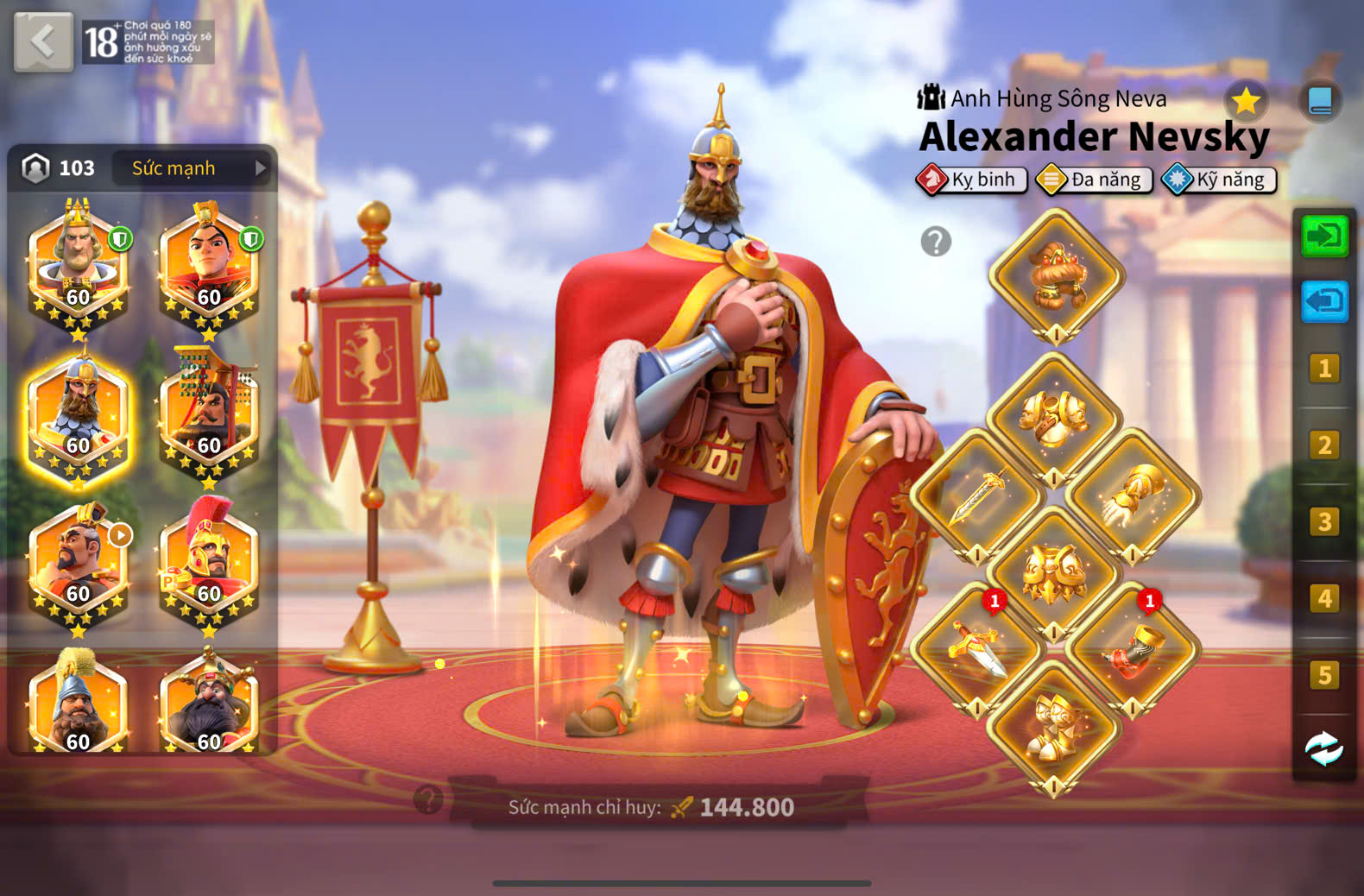This screenshot has width=1364, height=896.
Task: Select the Kỹ năng talent tag
Action: (x=1219, y=180)
